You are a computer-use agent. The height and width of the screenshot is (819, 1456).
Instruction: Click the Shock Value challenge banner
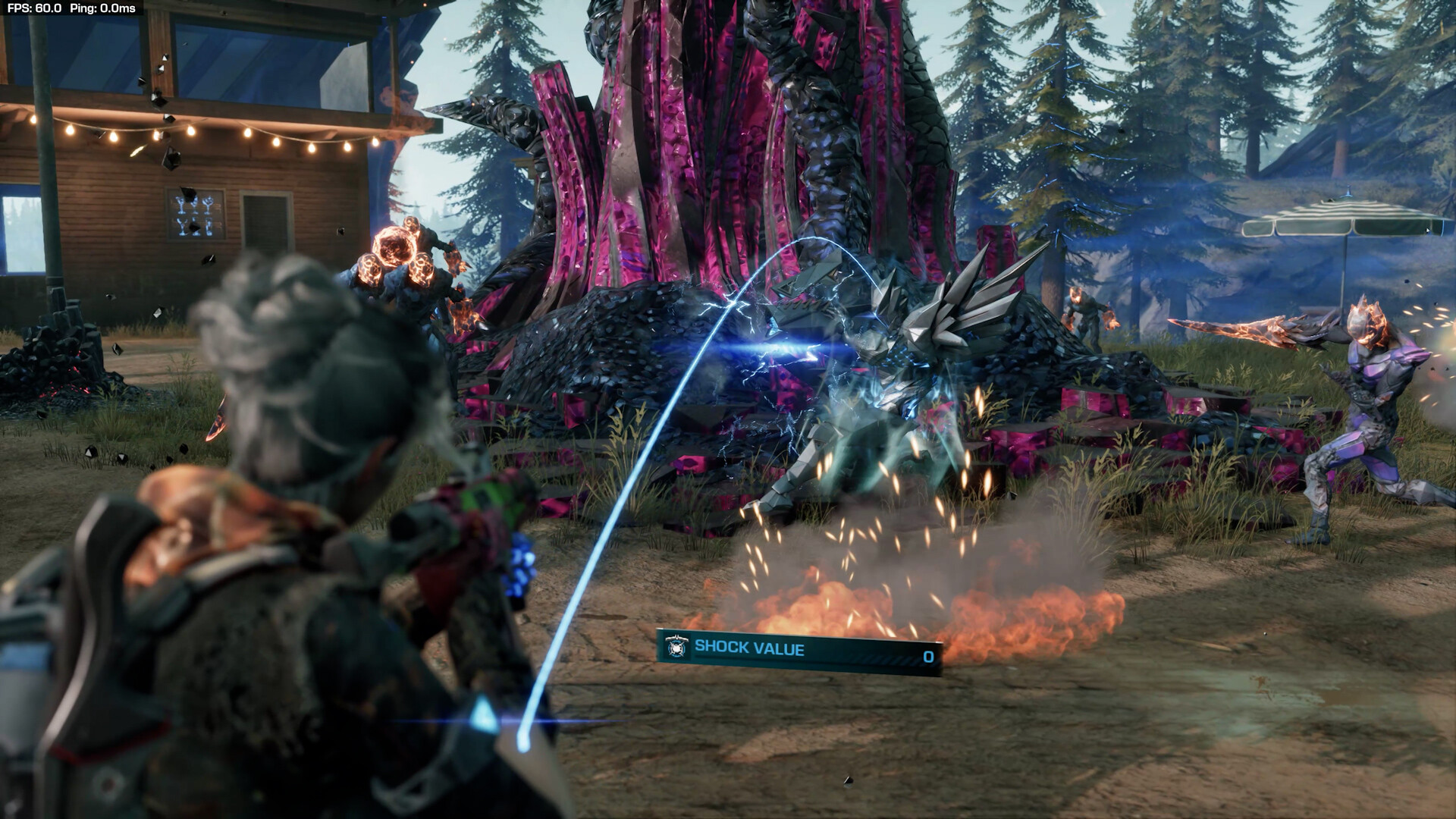pyautogui.click(x=799, y=651)
